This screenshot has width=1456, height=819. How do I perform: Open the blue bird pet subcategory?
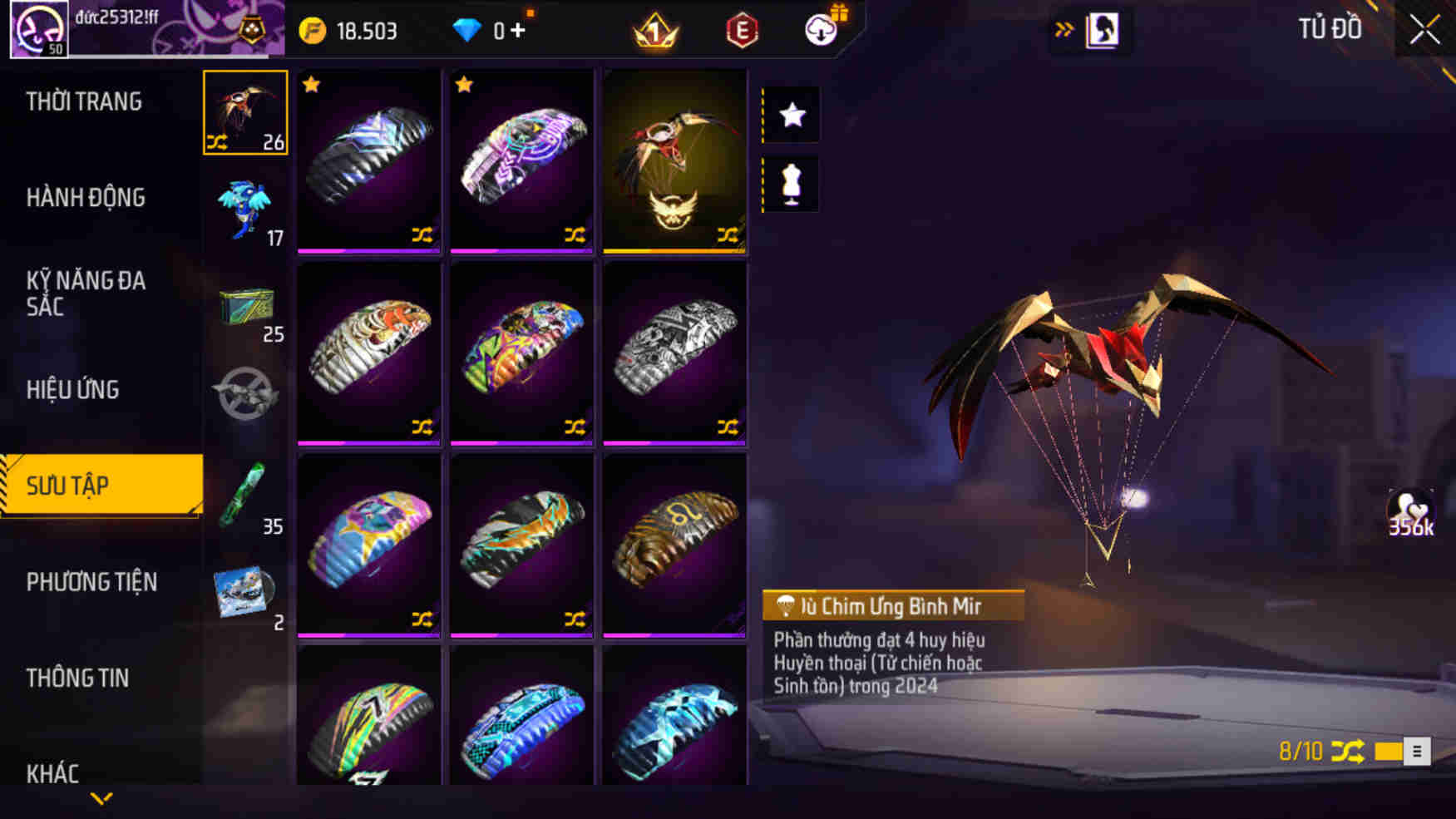point(245,210)
